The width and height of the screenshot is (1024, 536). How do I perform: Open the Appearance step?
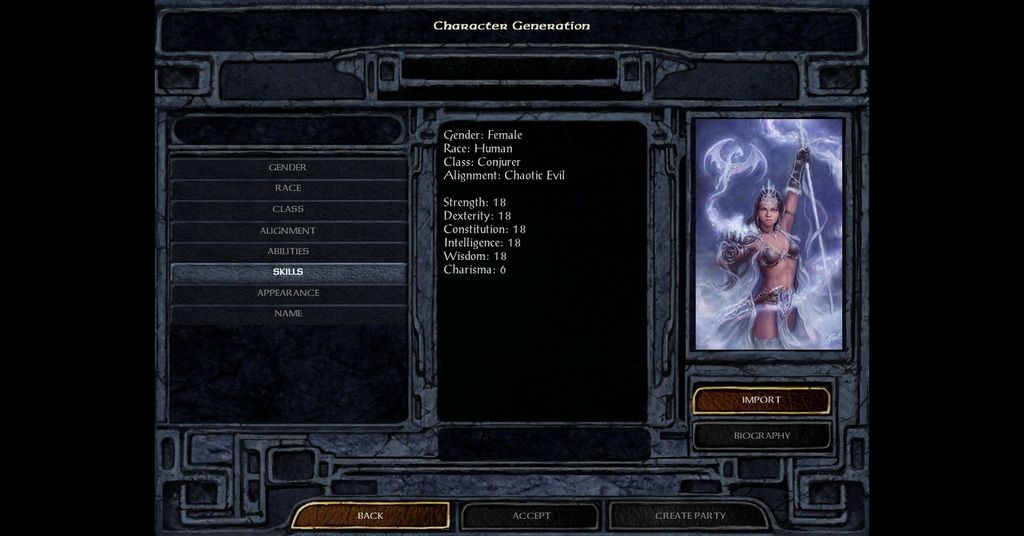coord(288,293)
